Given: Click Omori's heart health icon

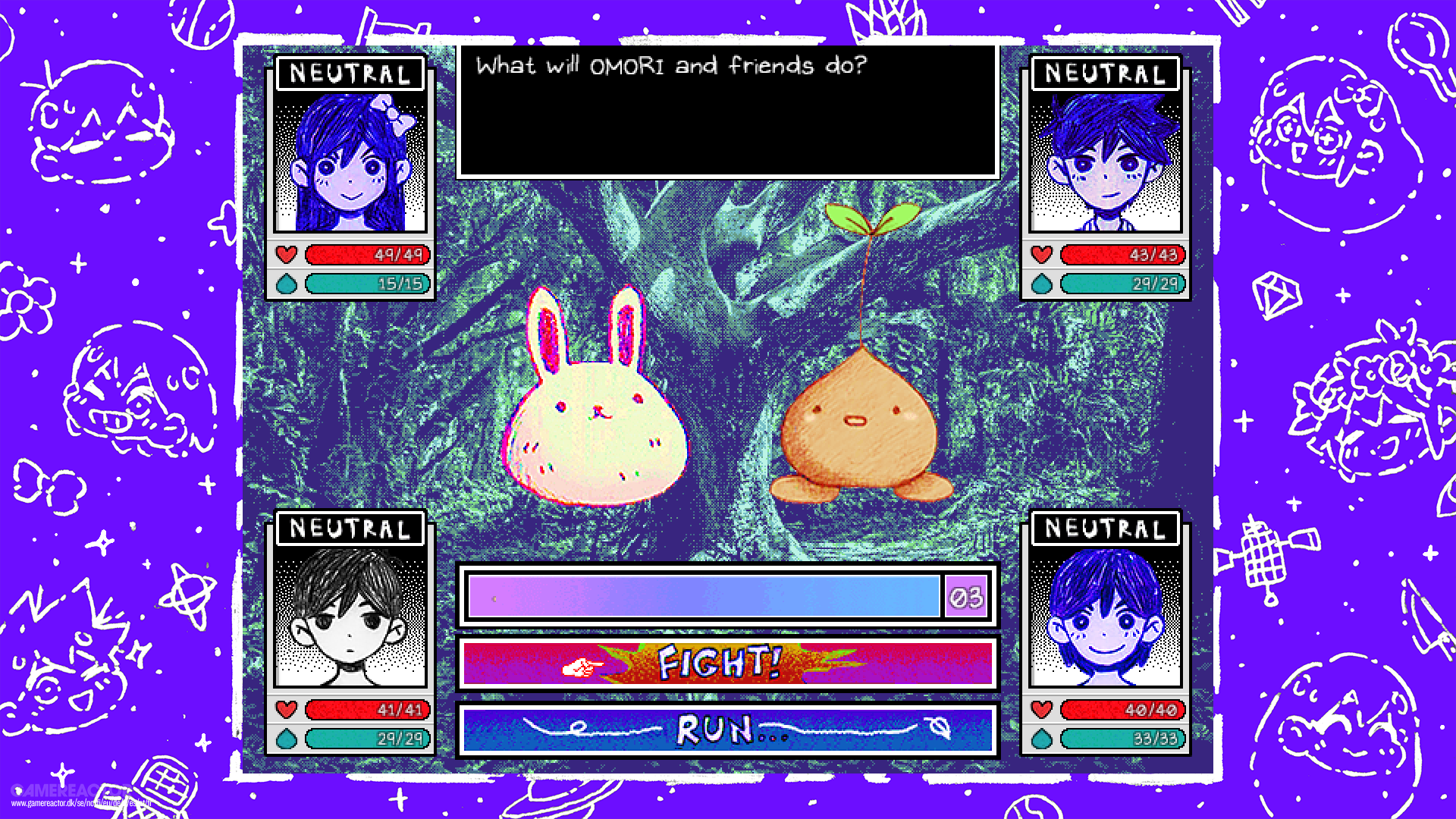Looking at the screenshot, I should click(287, 710).
